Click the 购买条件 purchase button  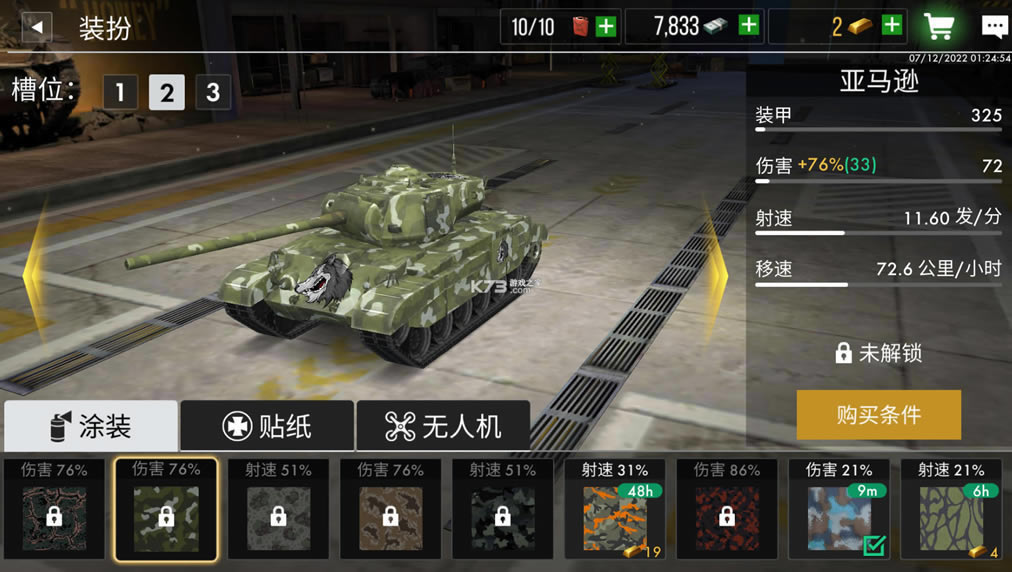pos(878,415)
